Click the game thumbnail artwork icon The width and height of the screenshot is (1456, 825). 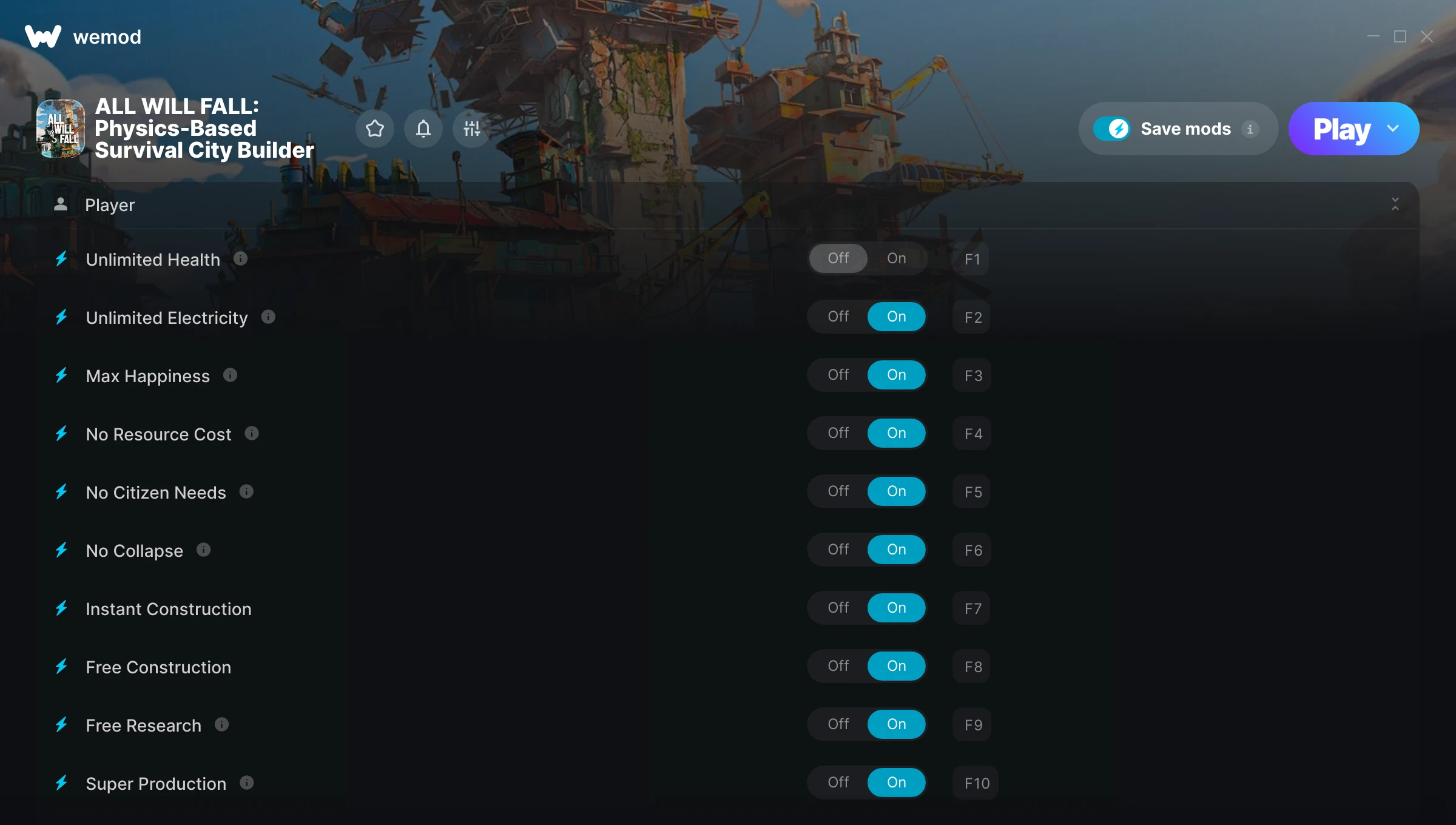(61, 128)
